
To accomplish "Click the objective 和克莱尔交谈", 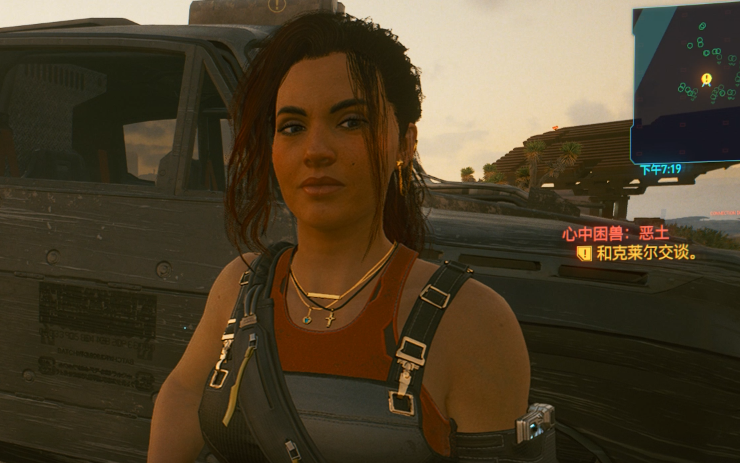I will [645, 253].
